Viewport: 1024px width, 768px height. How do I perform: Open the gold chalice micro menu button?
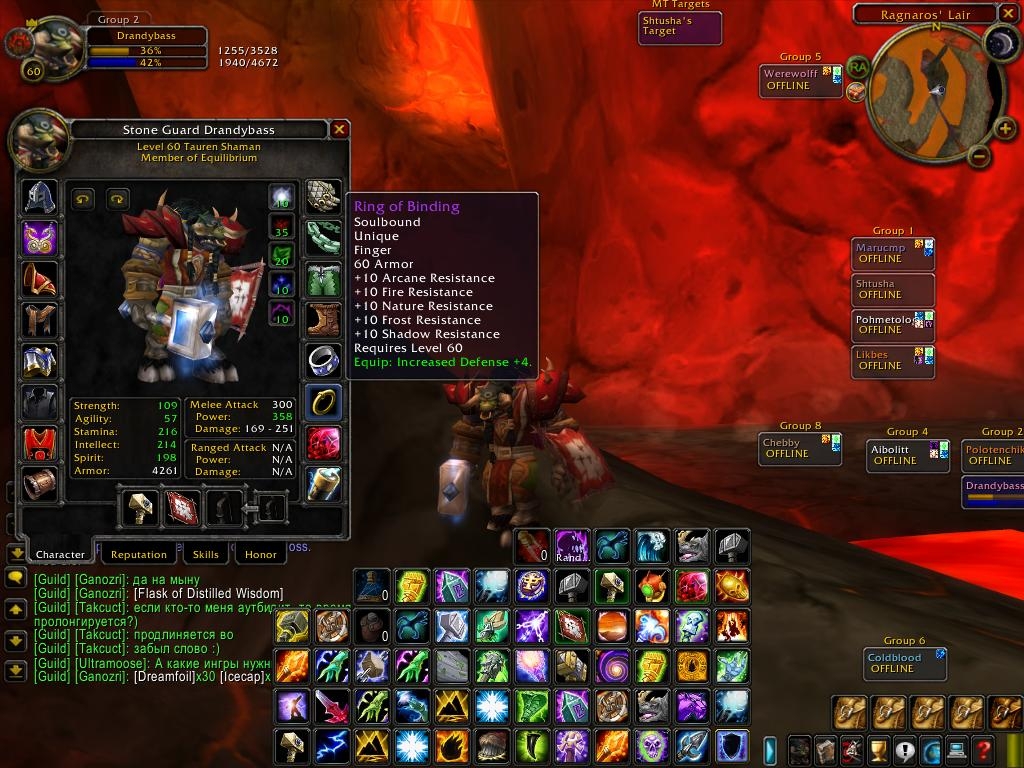coord(878,749)
